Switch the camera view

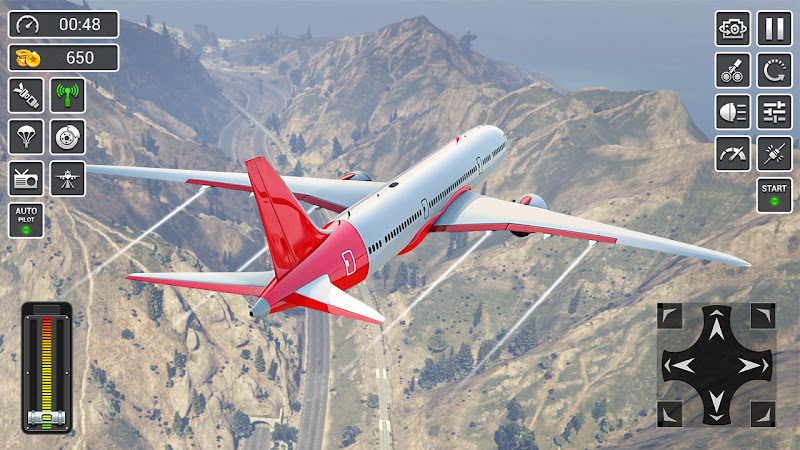[x=733, y=28]
